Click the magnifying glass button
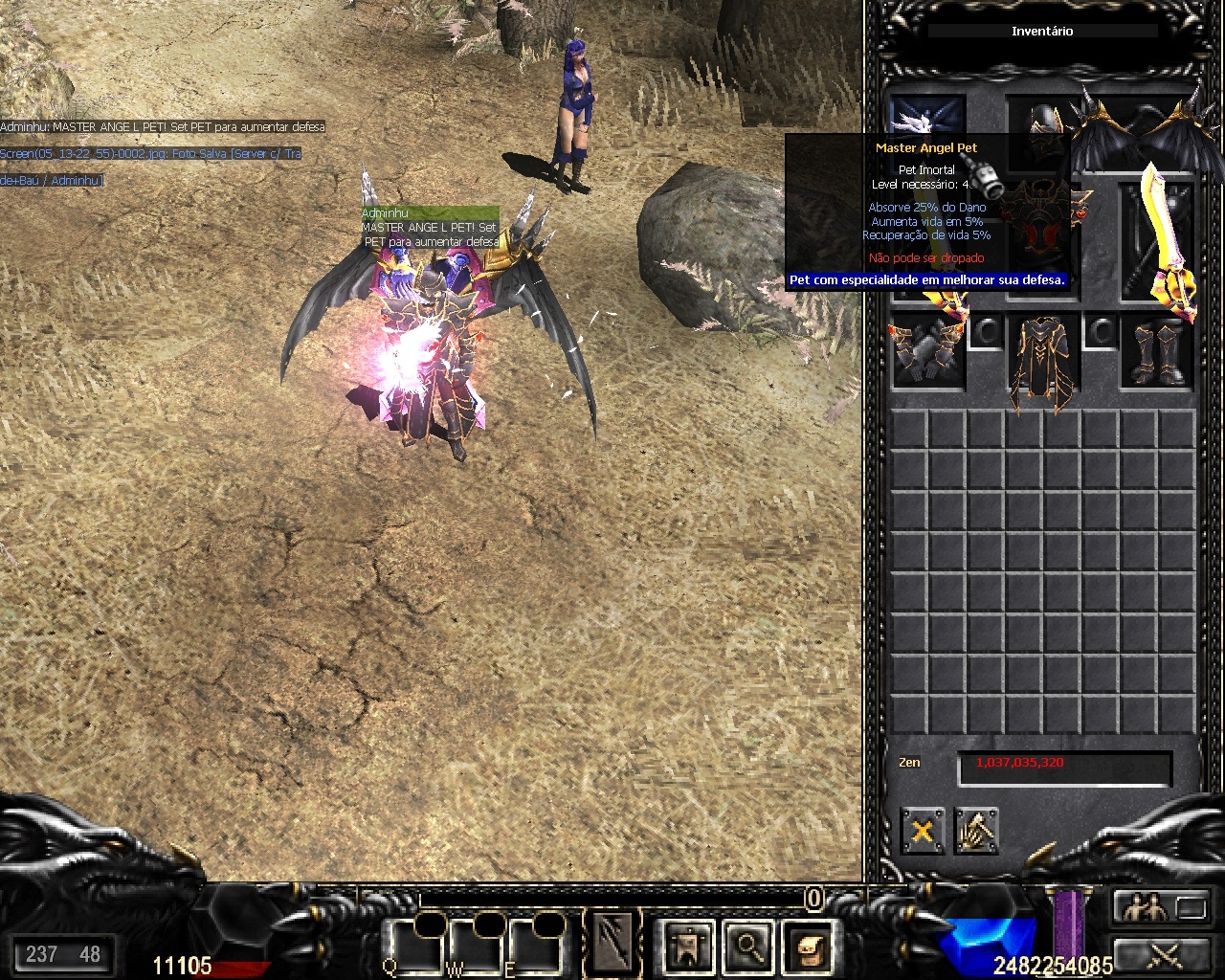Viewport: 1225px width, 980px height. [747, 947]
